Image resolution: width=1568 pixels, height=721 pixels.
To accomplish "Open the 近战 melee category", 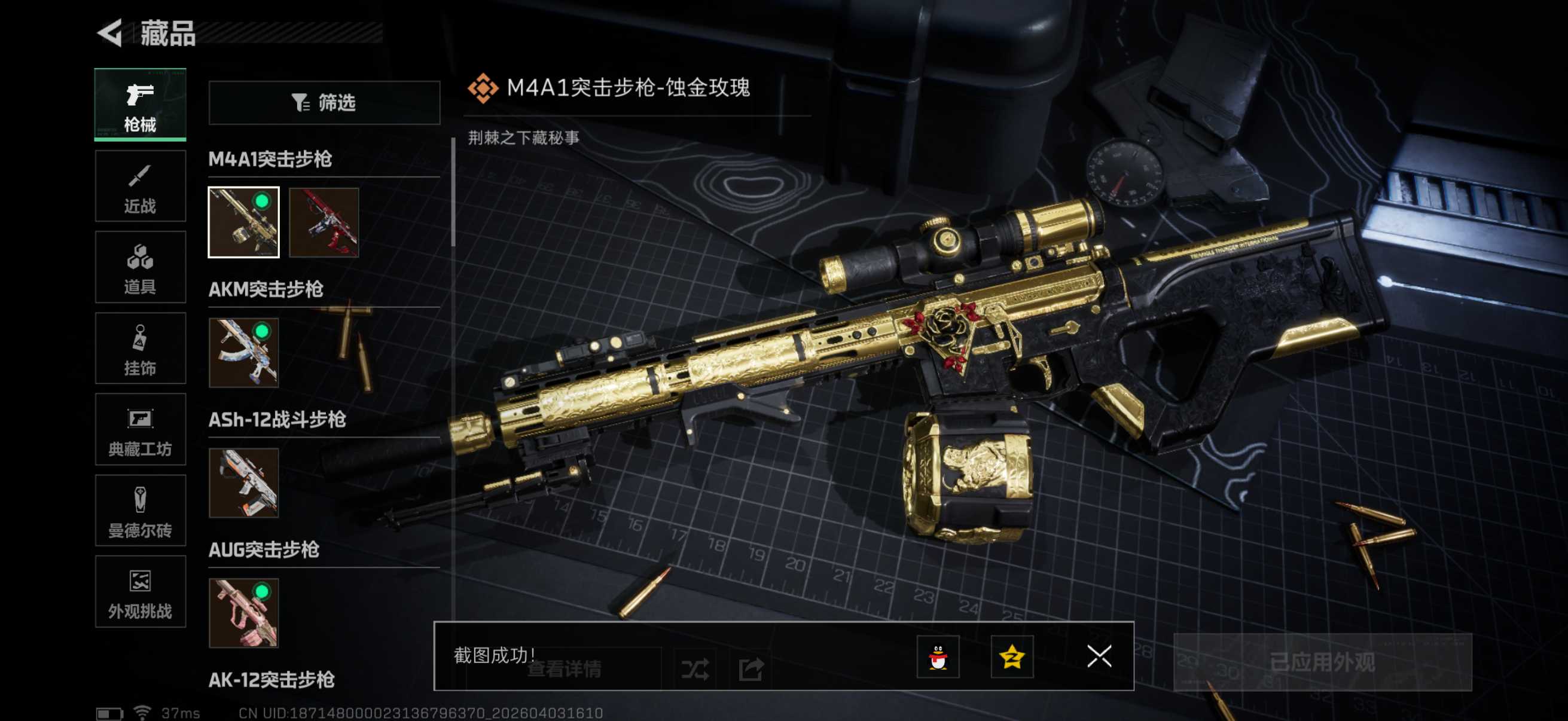I will coord(140,186).
